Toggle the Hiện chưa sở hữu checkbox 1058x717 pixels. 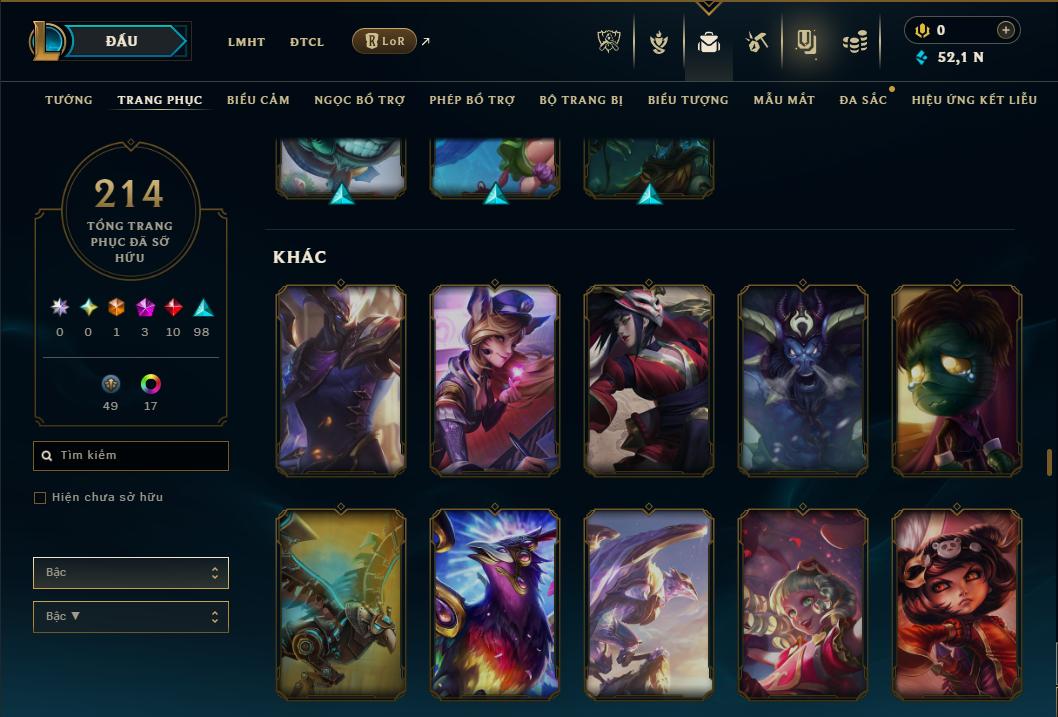40,498
